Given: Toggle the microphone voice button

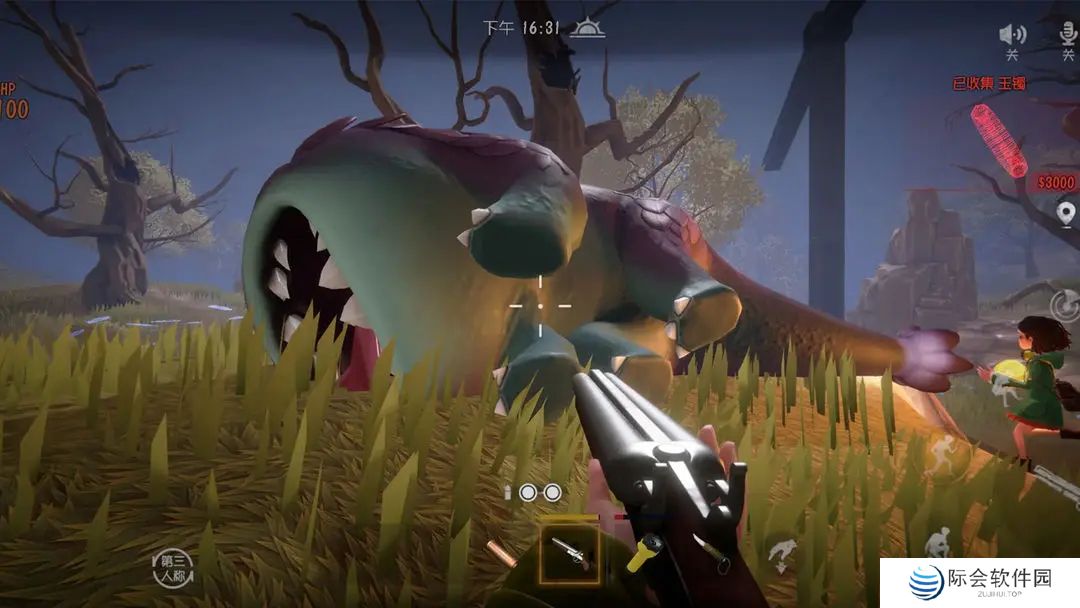Looking at the screenshot, I should point(1068,35).
